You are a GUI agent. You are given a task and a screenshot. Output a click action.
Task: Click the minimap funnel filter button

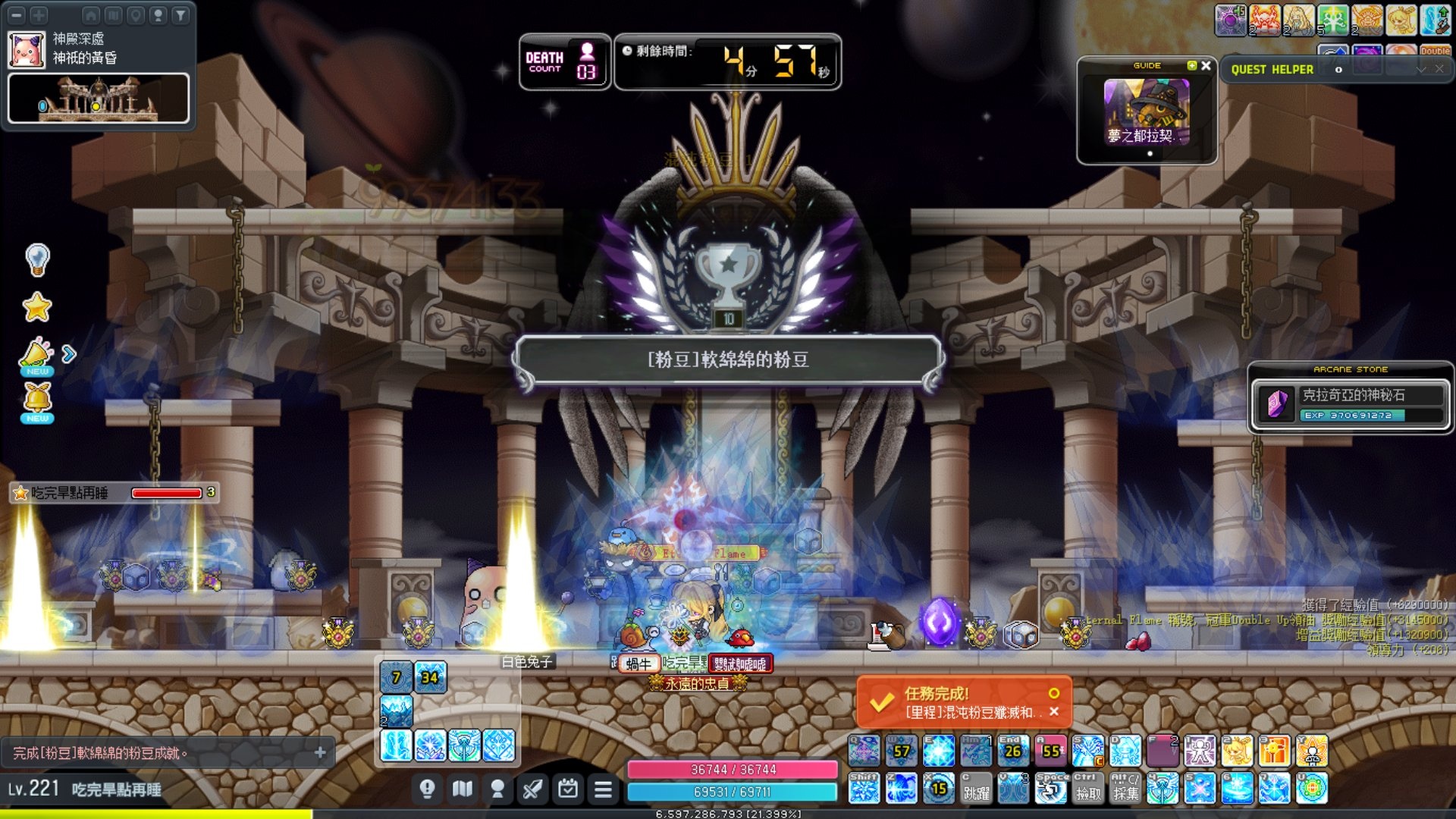pos(180,14)
